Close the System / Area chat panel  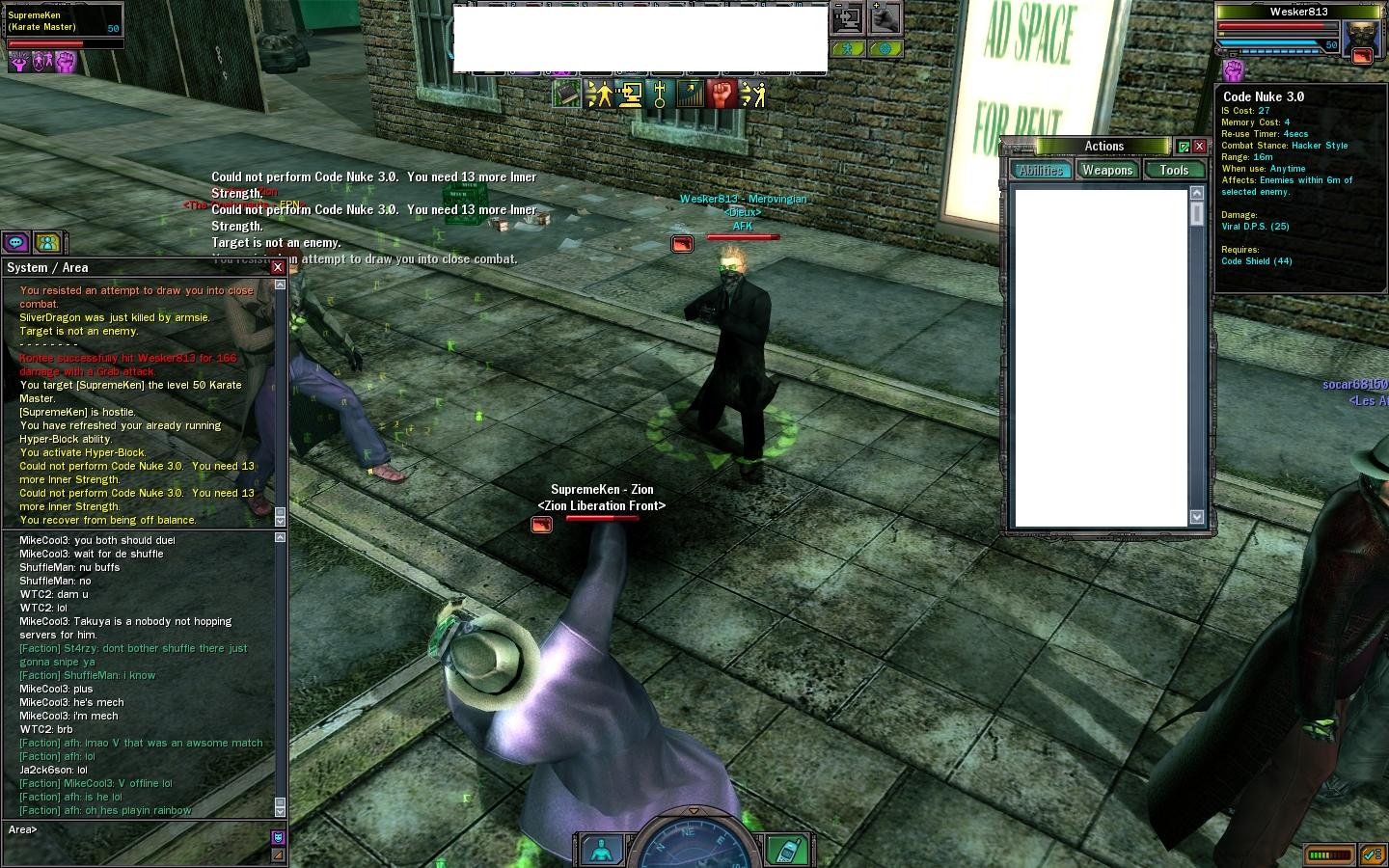pyautogui.click(x=278, y=267)
